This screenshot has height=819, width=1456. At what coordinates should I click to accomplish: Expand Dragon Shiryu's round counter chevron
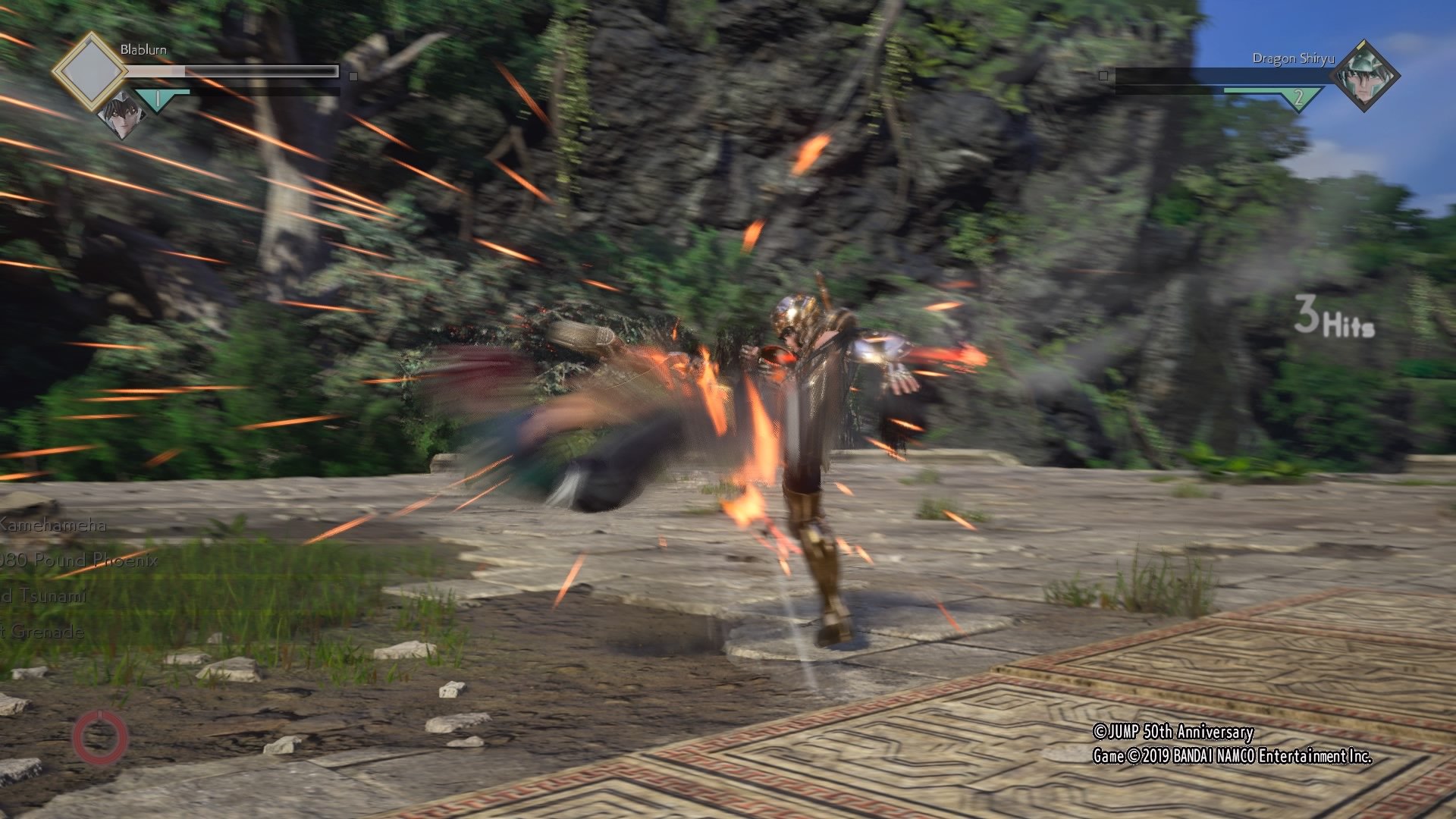coord(1298,96)
